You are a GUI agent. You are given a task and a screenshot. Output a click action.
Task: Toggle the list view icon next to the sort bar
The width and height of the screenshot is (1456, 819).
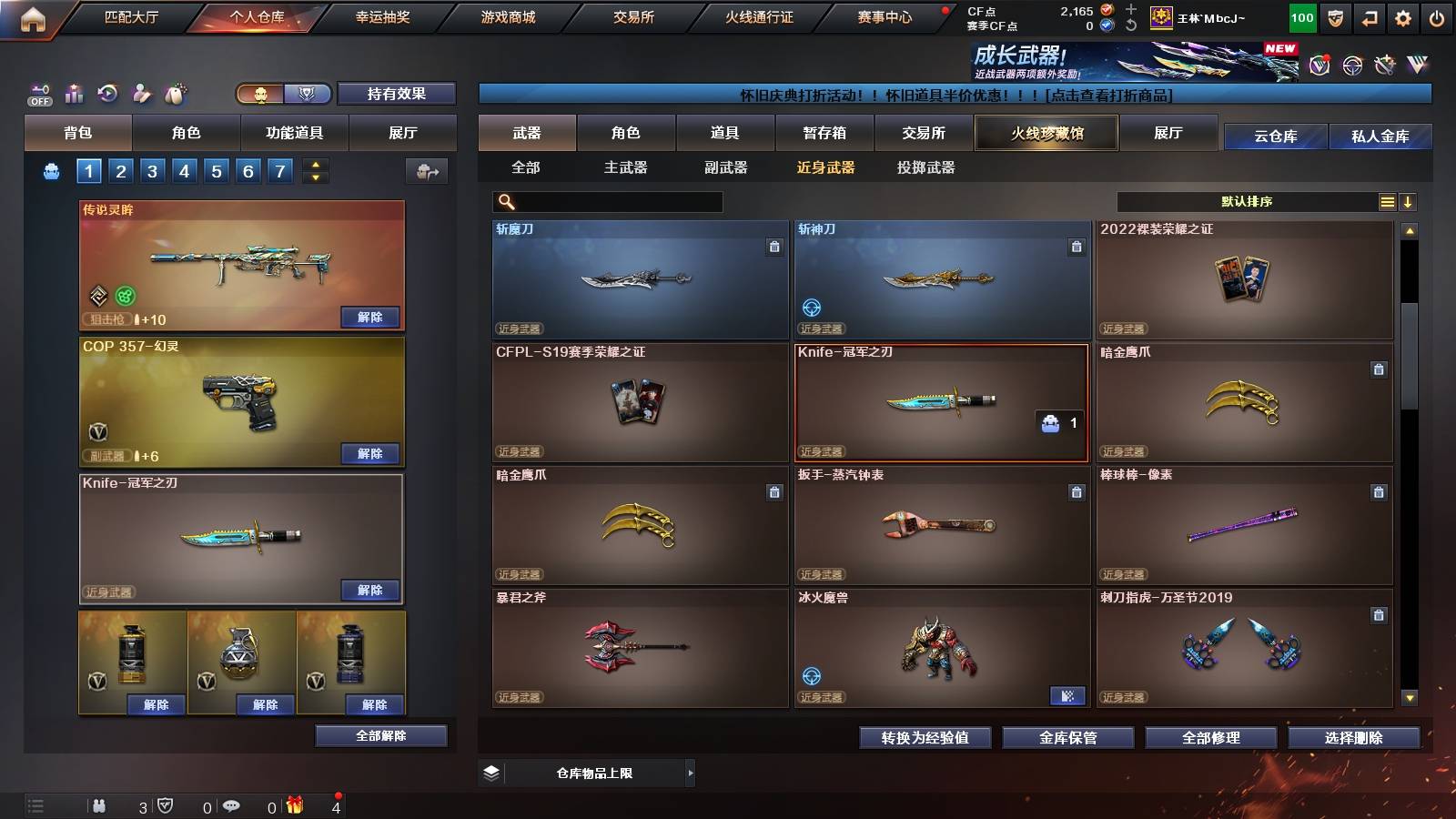[1387, 201]
